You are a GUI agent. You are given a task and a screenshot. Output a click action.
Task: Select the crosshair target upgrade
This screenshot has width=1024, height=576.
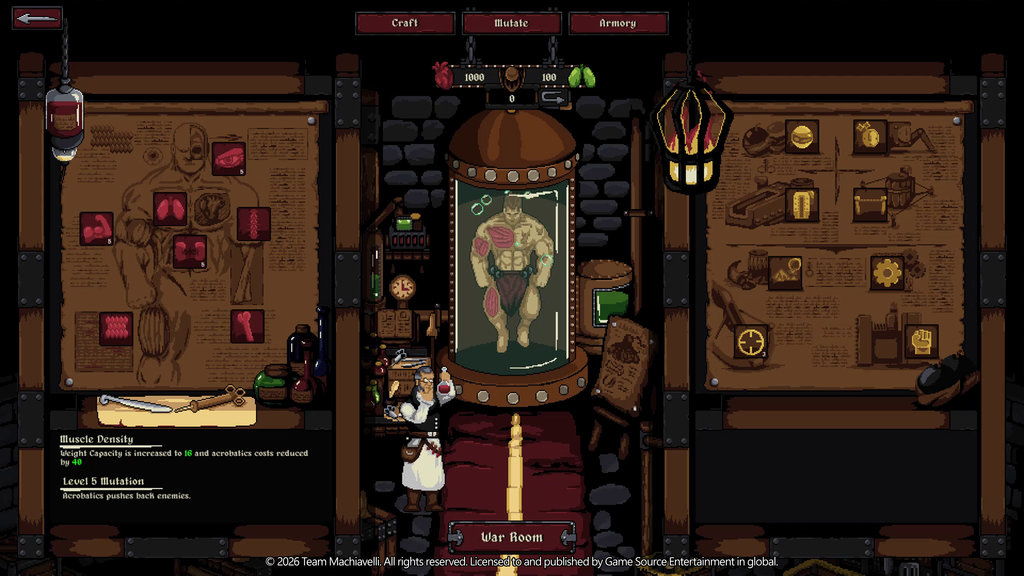point(750,340)
